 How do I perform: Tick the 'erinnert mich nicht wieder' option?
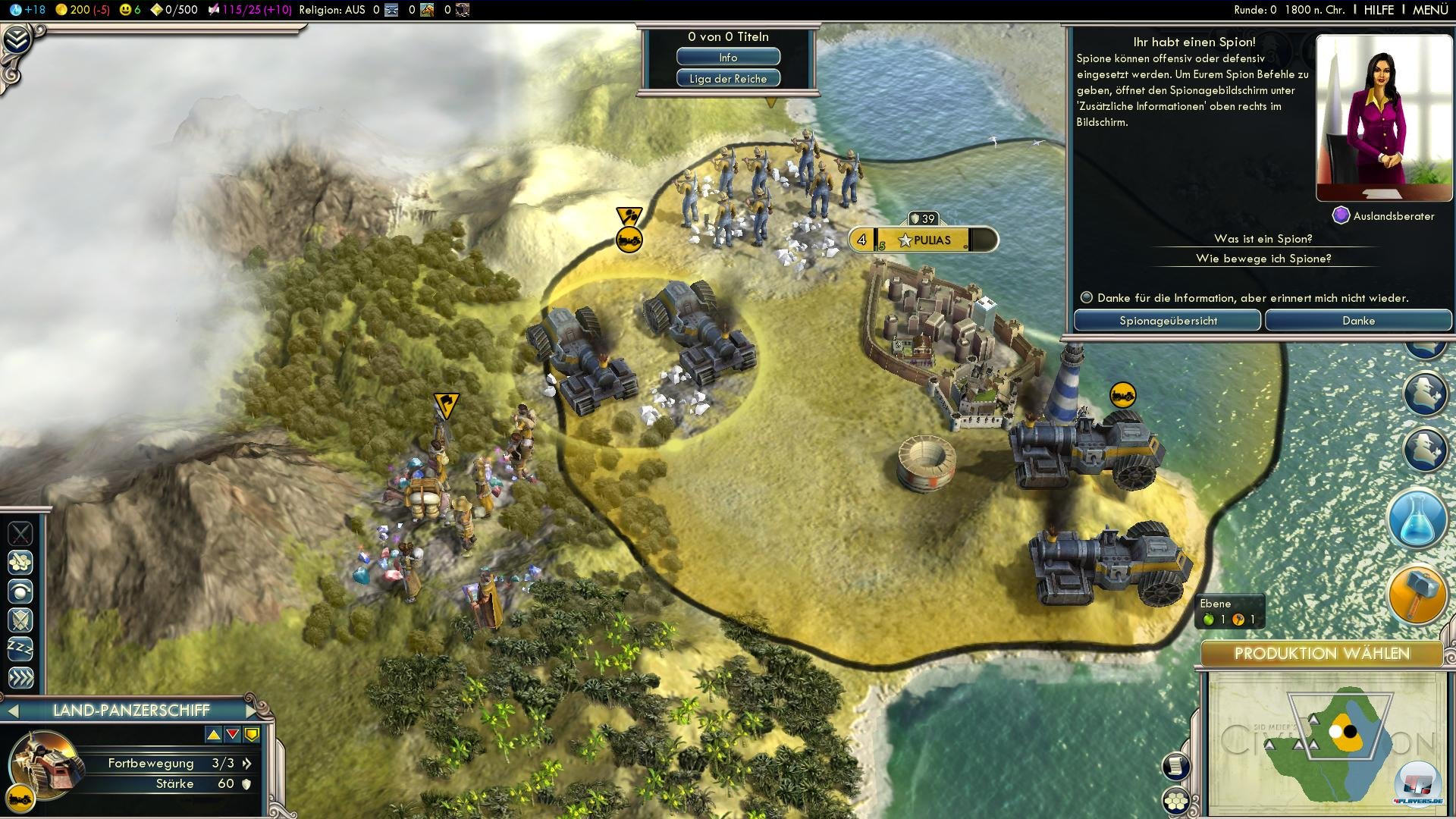(1087, 298)
